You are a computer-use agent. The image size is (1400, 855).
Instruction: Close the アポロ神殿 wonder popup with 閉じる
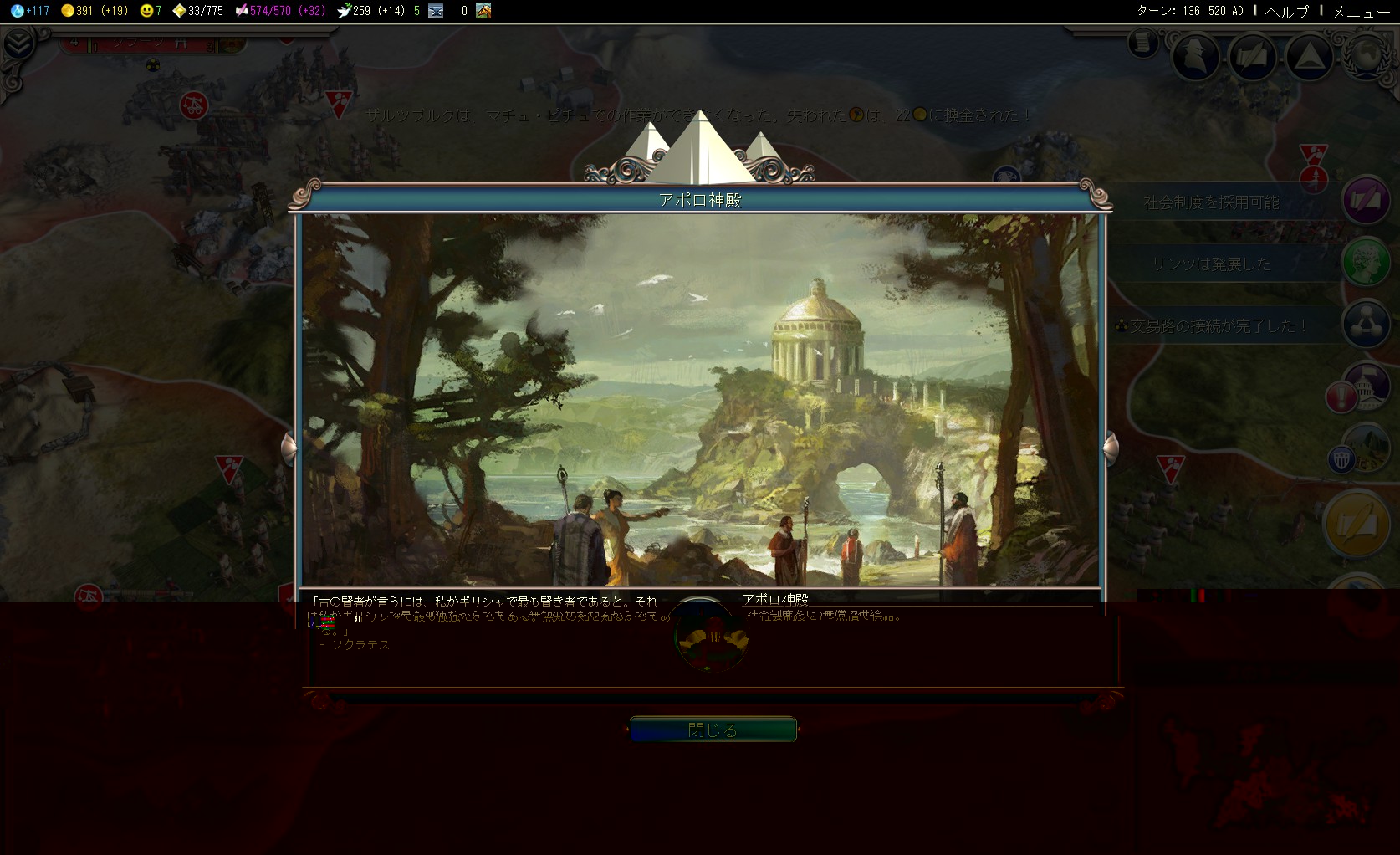pos(713,730)
